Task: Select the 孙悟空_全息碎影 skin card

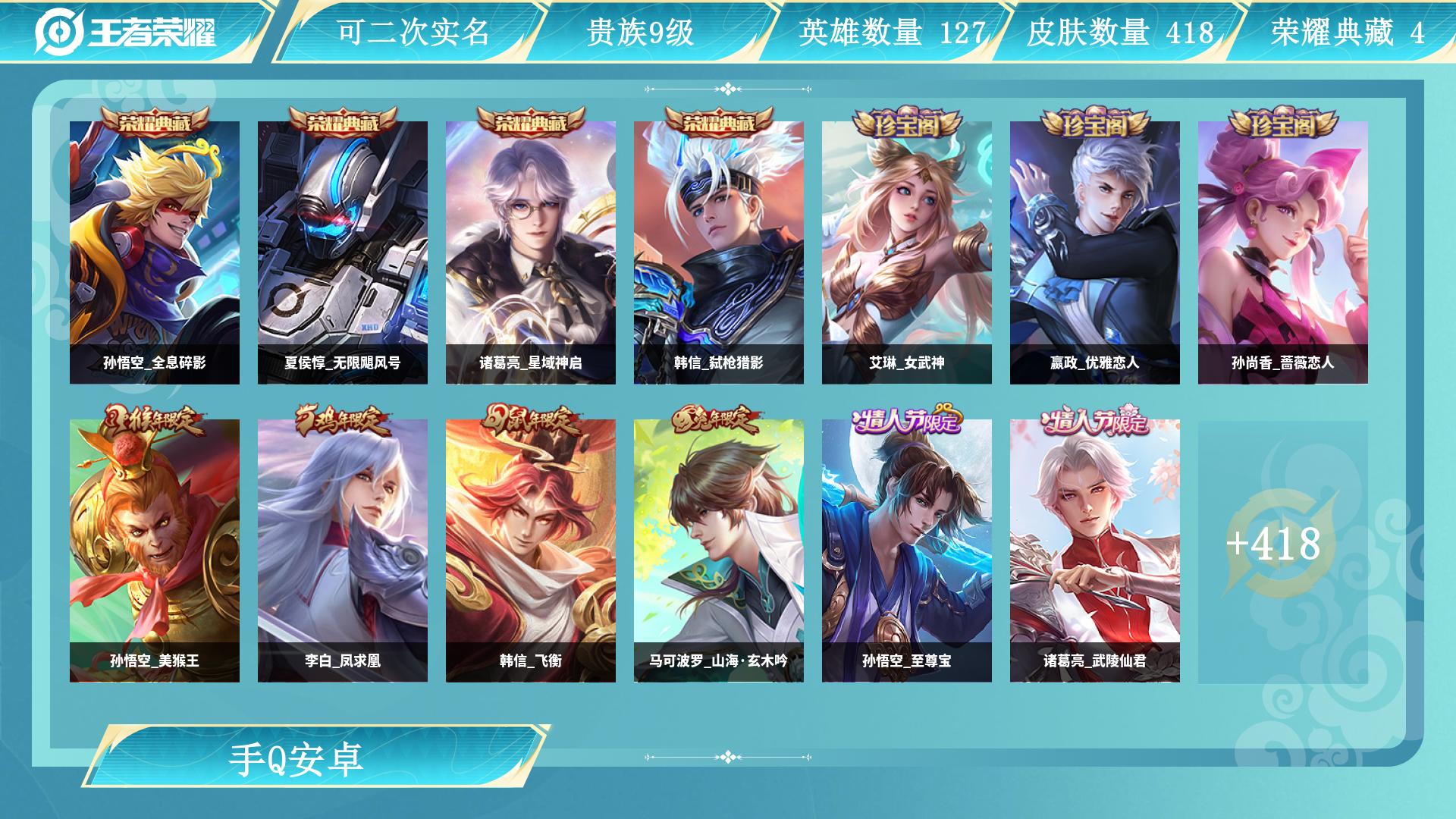Action: [155, 253]
